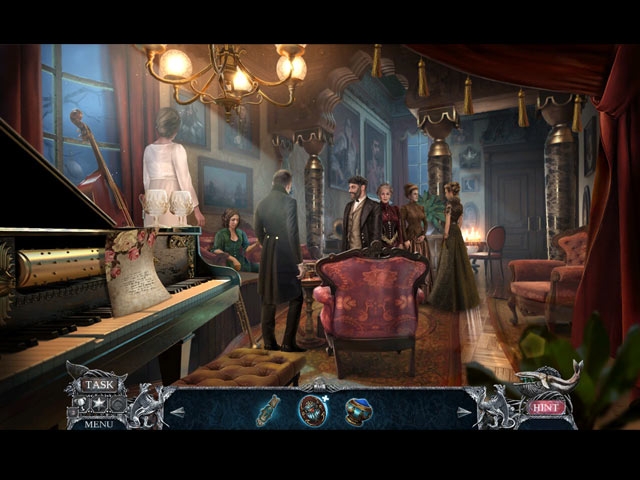Screen dimensions: 640x480
Task: Click the star icon below Task
Action: tap(98, 404)
